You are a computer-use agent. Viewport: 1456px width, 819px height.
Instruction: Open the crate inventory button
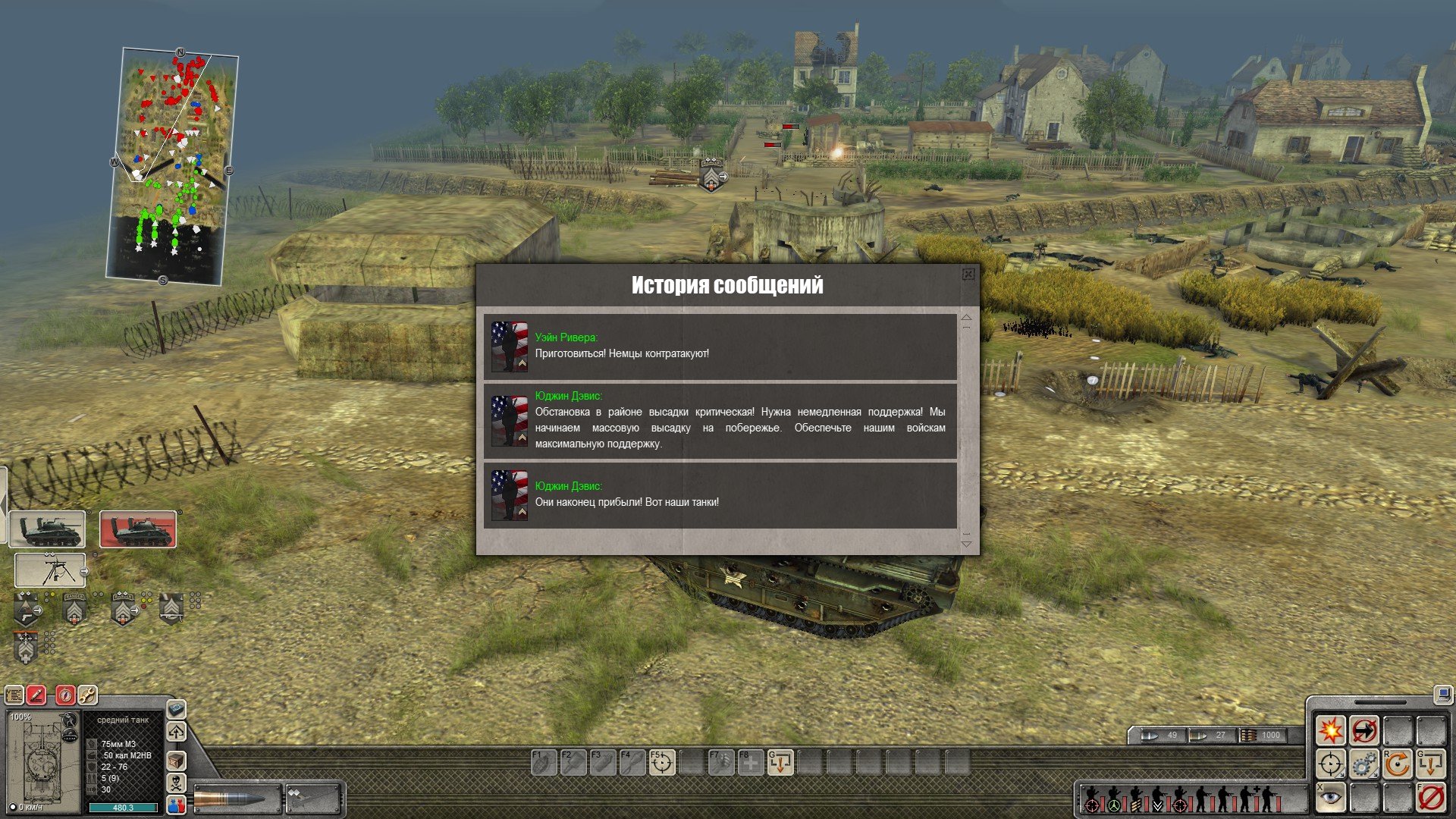(x=176, y=760)
